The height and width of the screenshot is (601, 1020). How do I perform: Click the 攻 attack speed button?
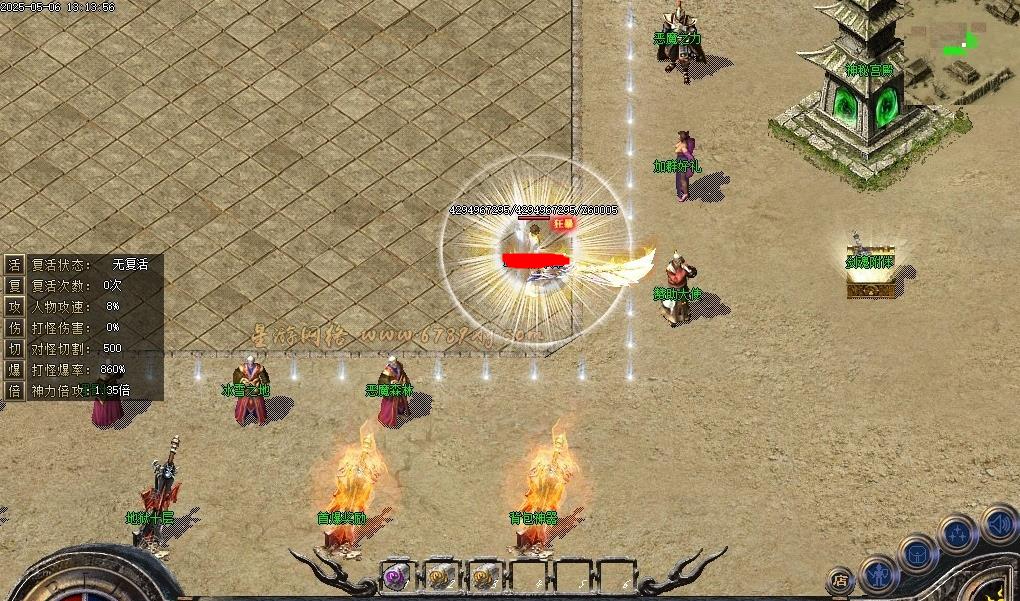tap(14, 306)
